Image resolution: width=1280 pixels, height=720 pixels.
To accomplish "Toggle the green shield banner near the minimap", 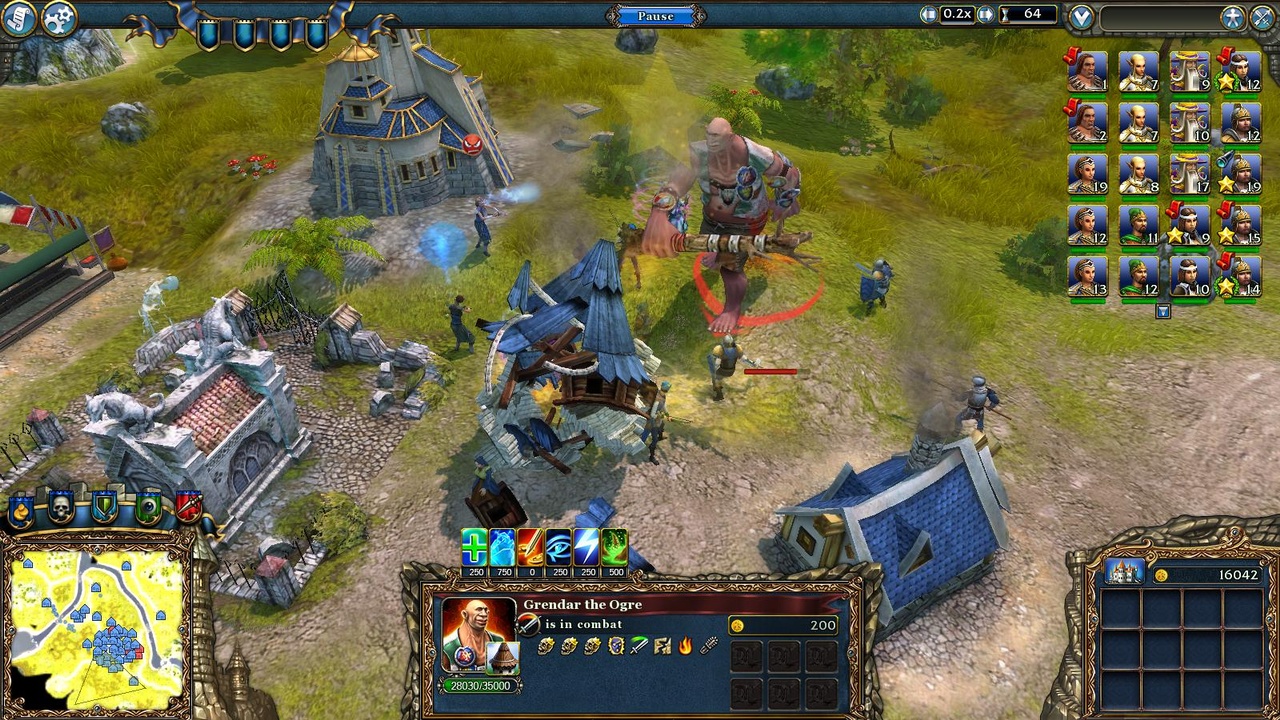I will 103,507.
